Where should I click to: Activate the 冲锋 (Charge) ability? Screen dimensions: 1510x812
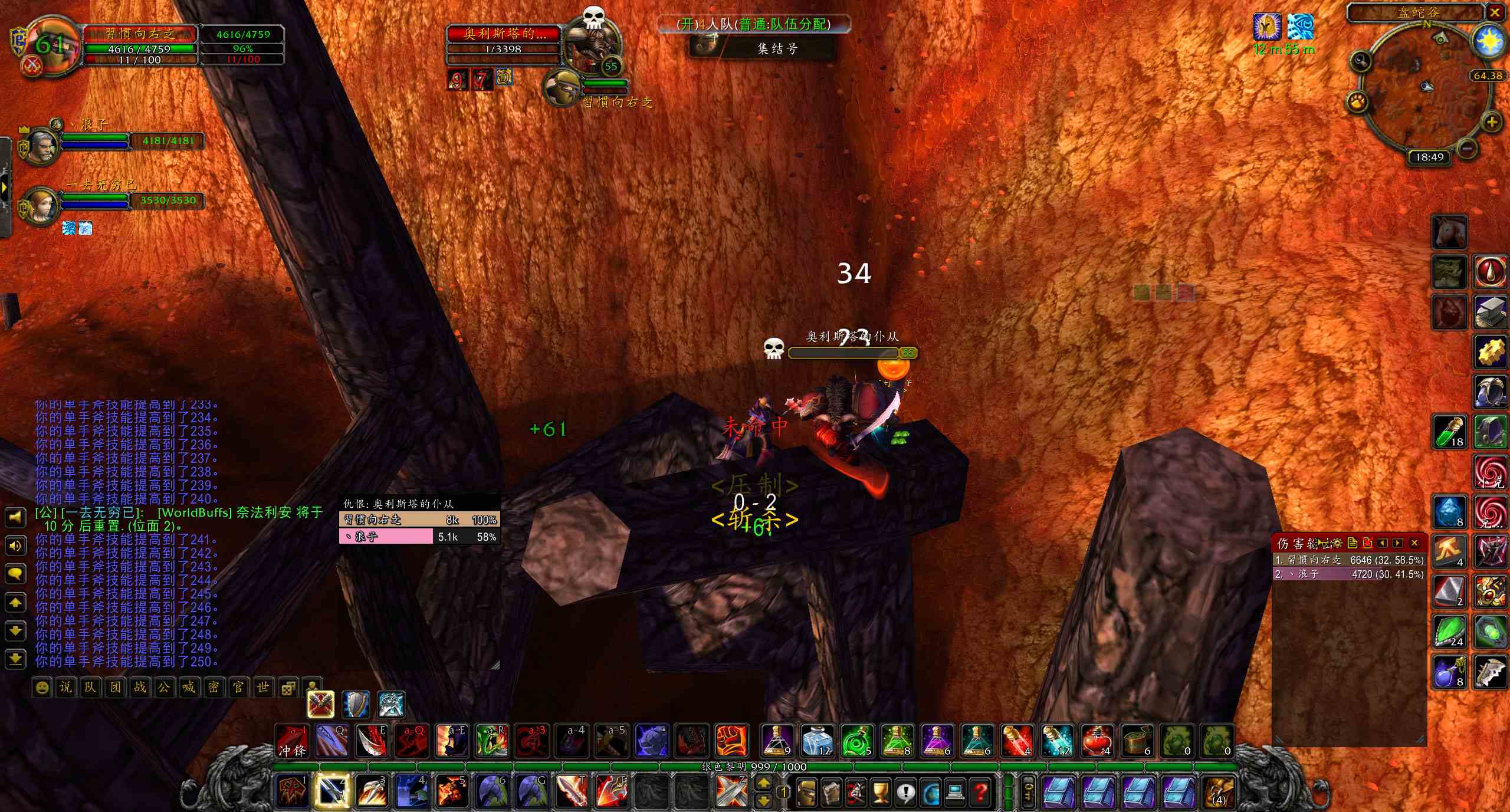tap(293, 740)
